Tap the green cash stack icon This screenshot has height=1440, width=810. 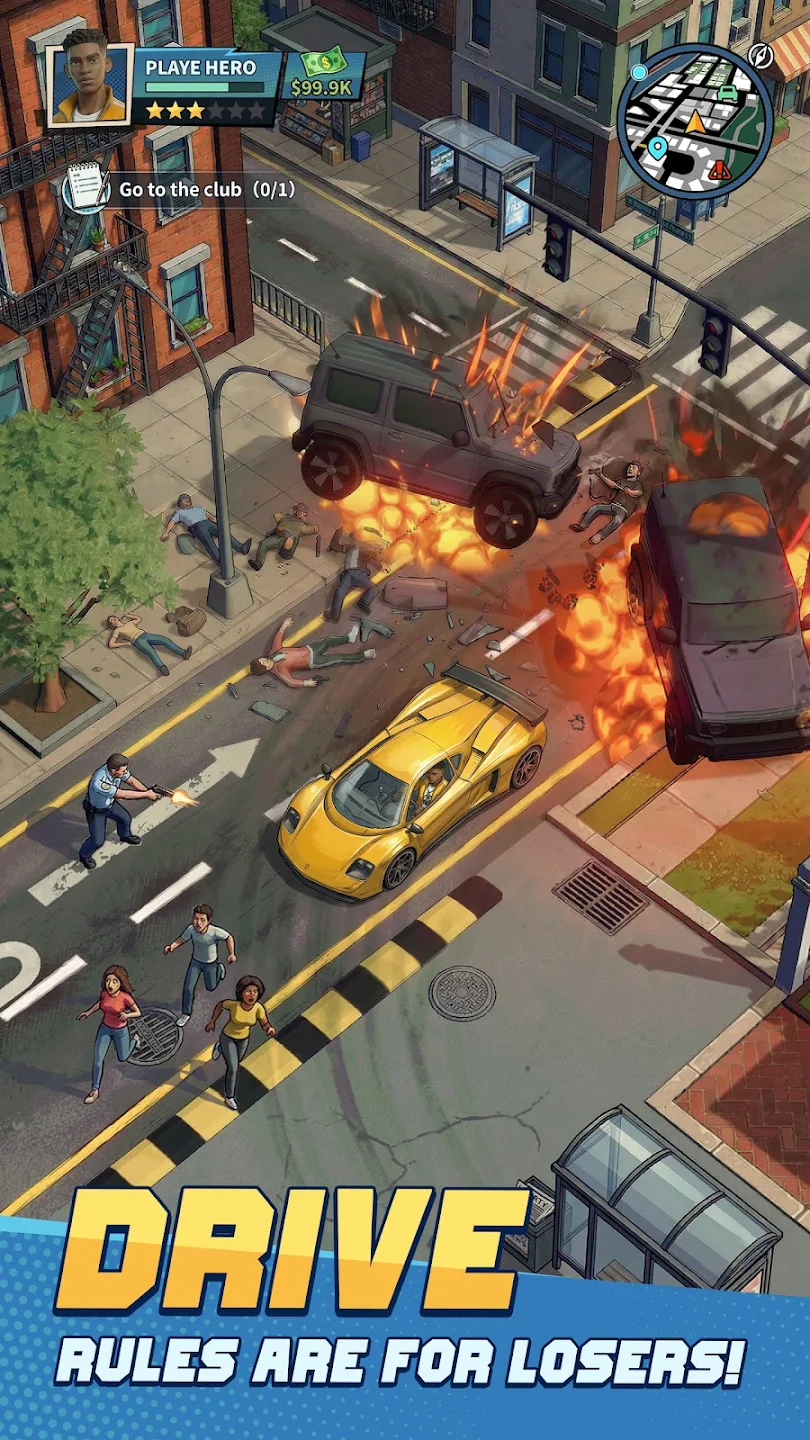[x=320, y=63]
